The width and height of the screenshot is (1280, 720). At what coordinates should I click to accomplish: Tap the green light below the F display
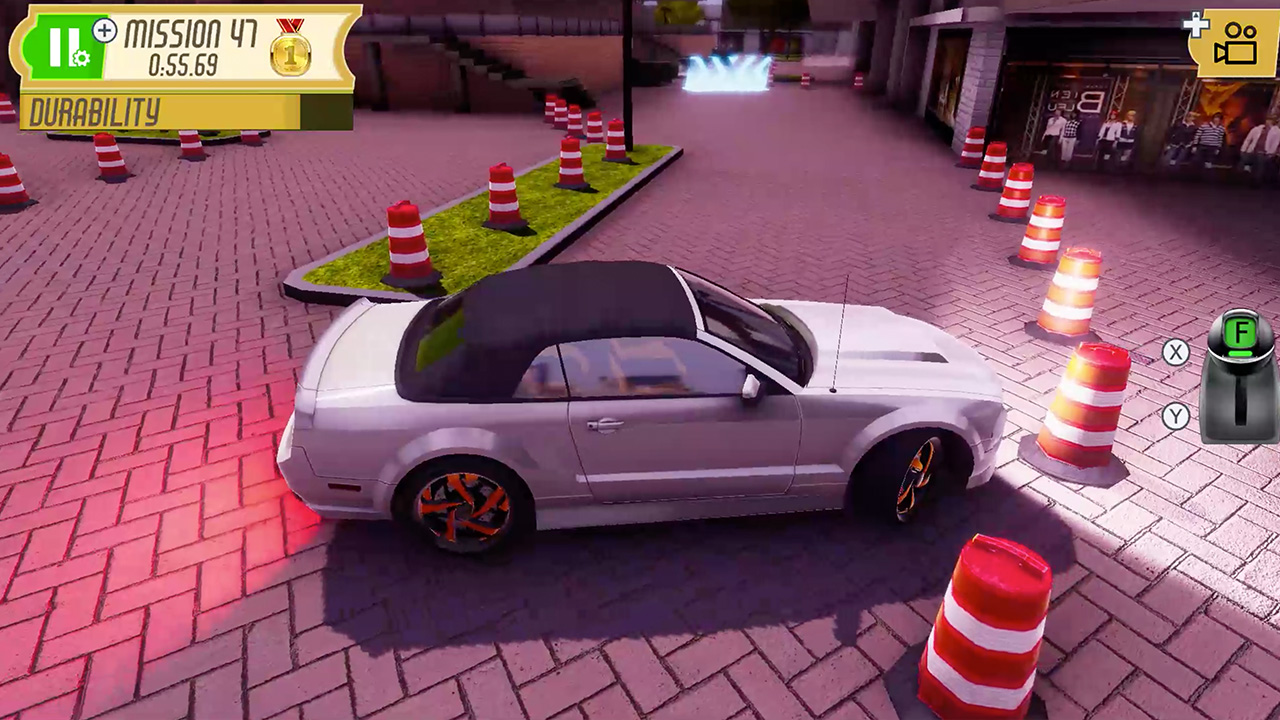click(1240, 353)
